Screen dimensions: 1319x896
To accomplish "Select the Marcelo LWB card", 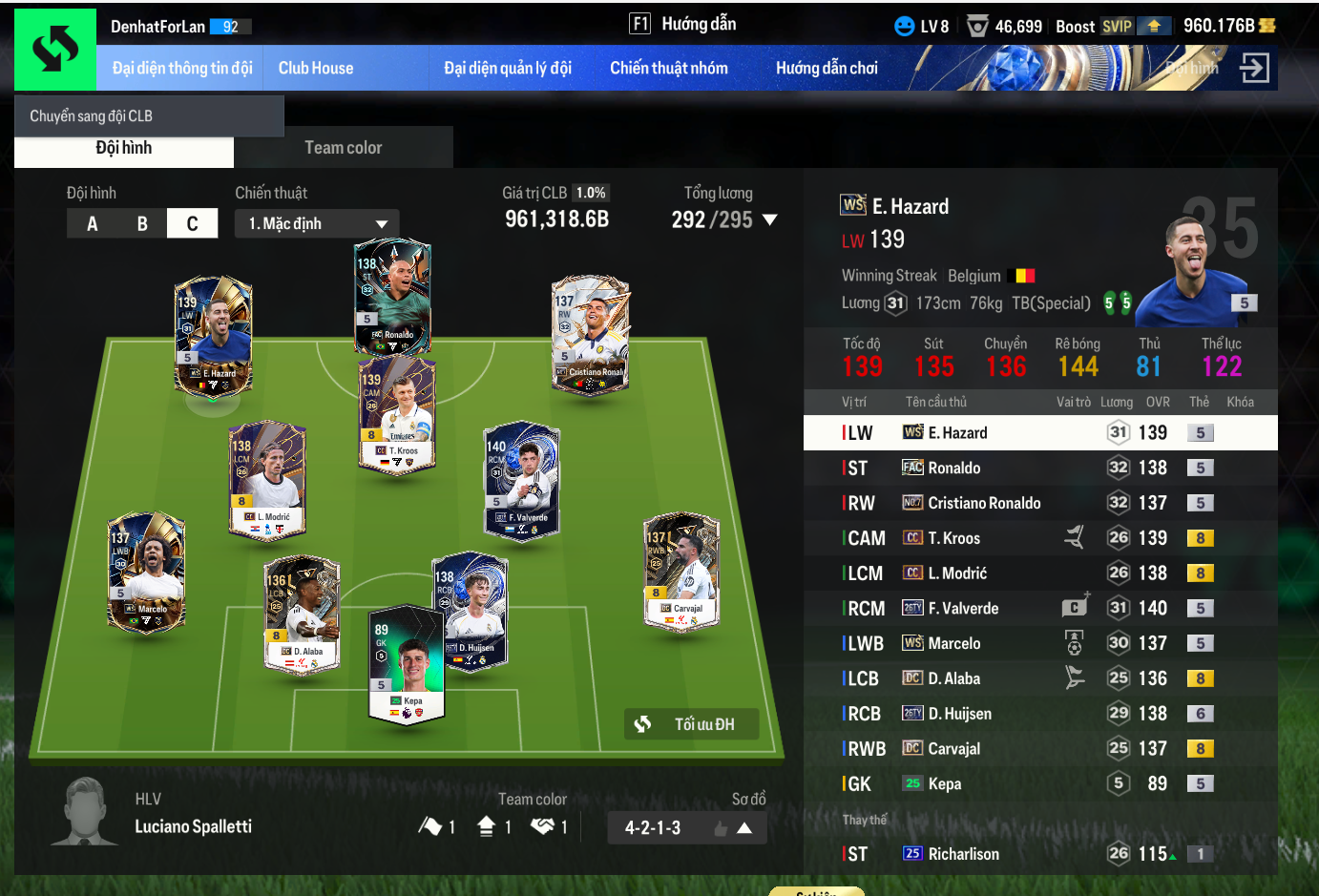I will point(147,571).
